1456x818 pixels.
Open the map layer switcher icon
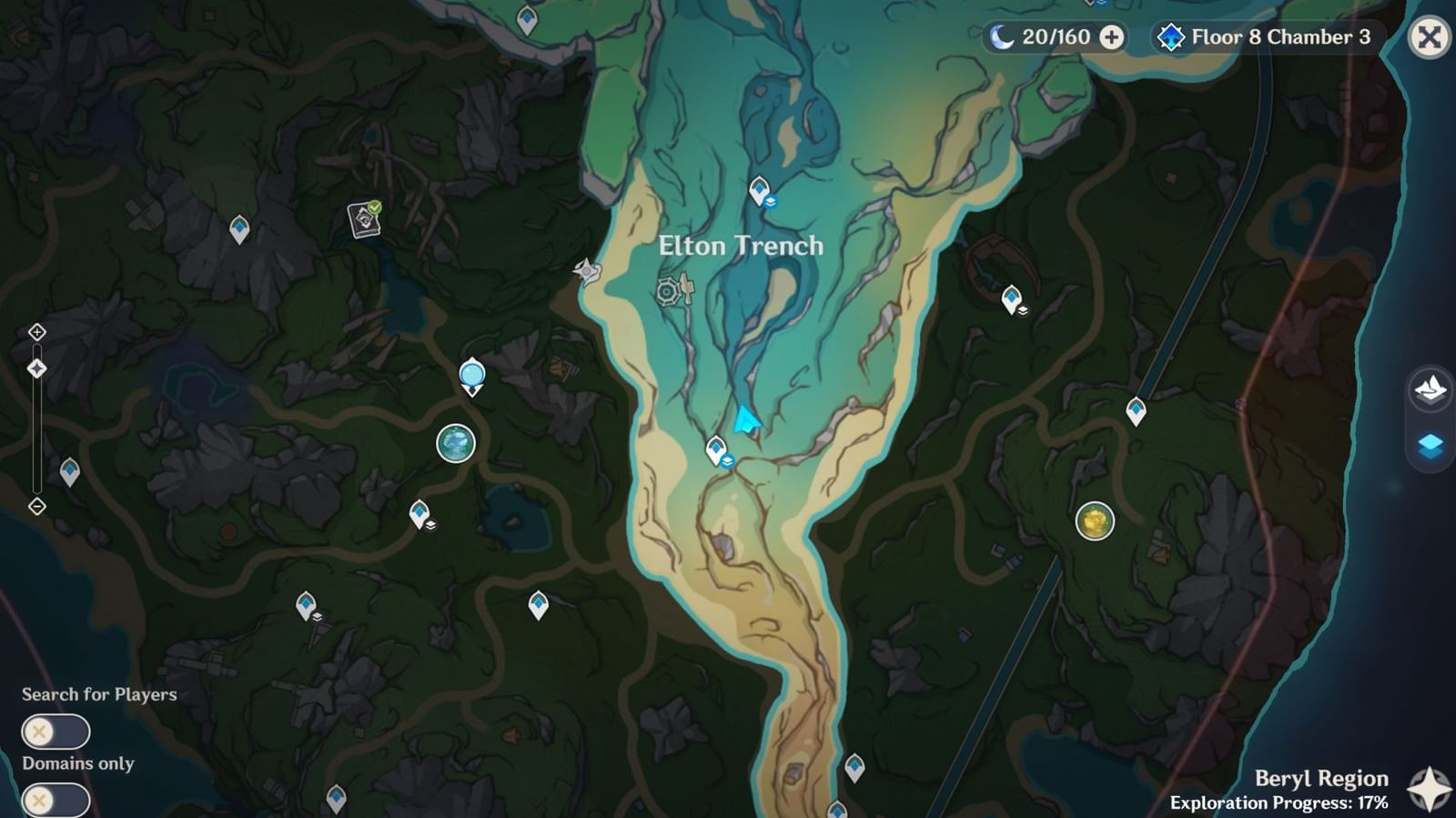click(x=1431, y=445)
